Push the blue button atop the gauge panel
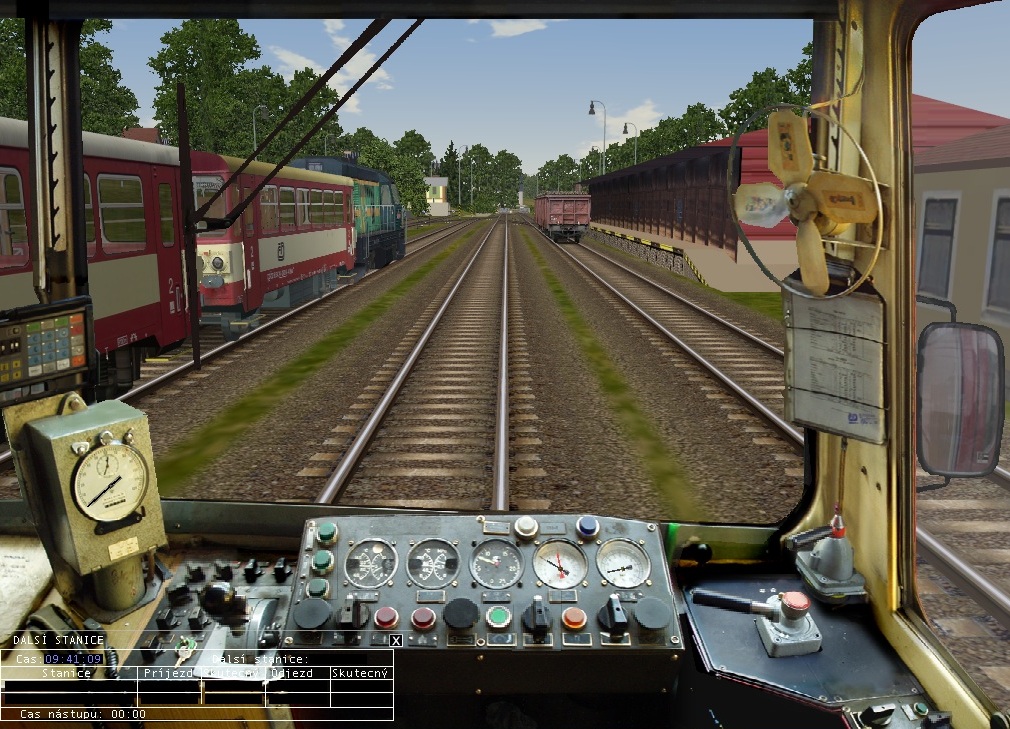The image size is (1010, 729). pyautogui.click(x=587, y=526)
